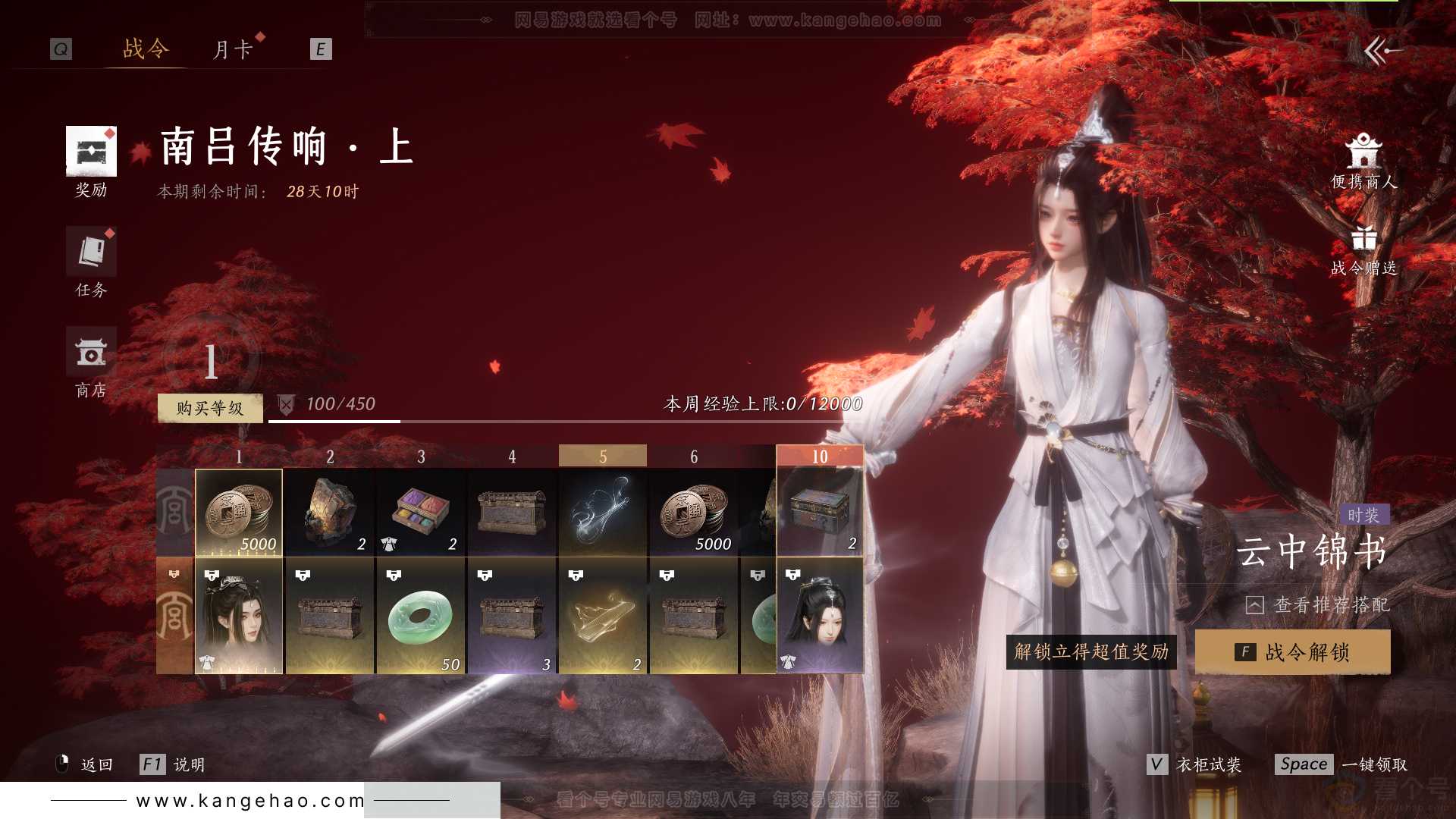Choose the level 3 dye box reward

point(421,513)
